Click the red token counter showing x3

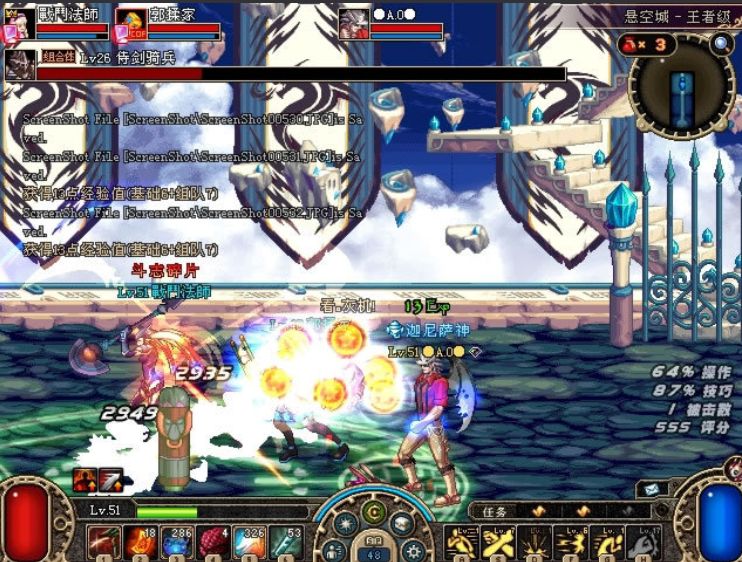coord(646,44)
